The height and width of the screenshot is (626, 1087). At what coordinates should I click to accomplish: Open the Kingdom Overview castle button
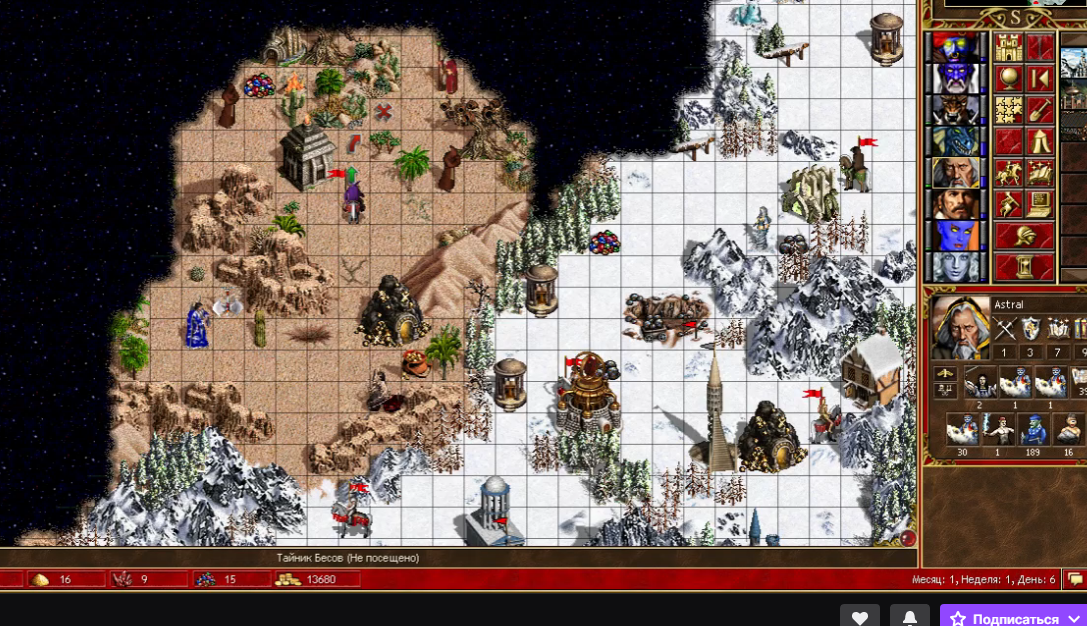(1009, 47)
